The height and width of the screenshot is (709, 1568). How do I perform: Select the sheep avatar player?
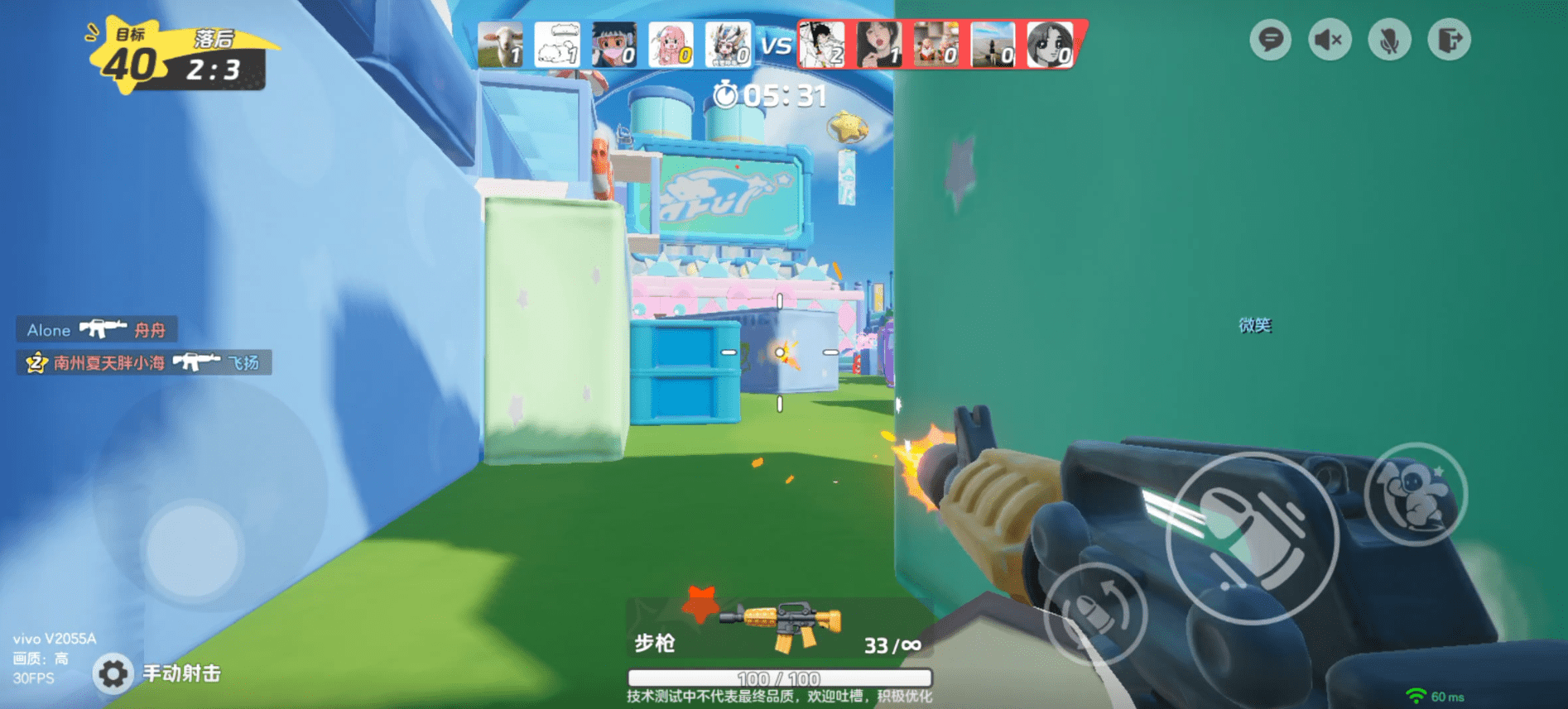click(x=501, y=45)
